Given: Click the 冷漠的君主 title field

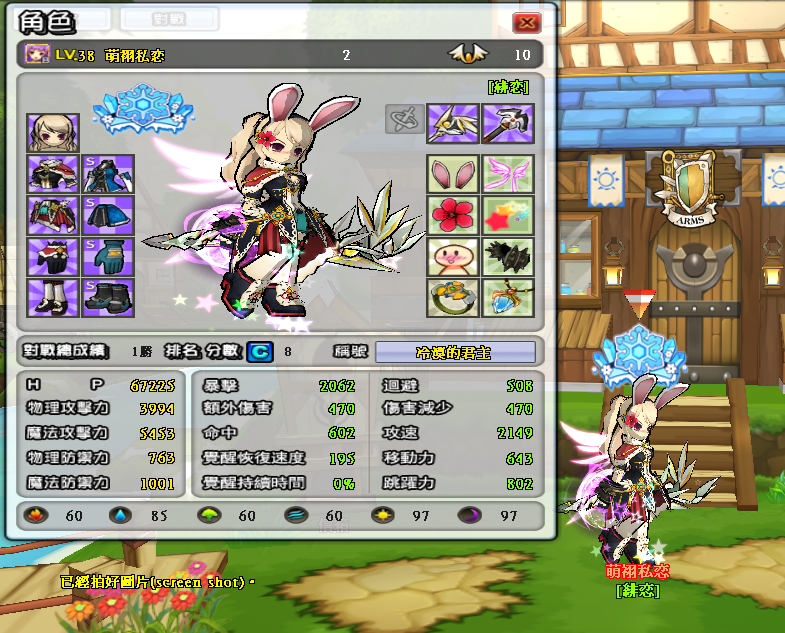Looking at the screenshot, I should [x=454, y=352].
